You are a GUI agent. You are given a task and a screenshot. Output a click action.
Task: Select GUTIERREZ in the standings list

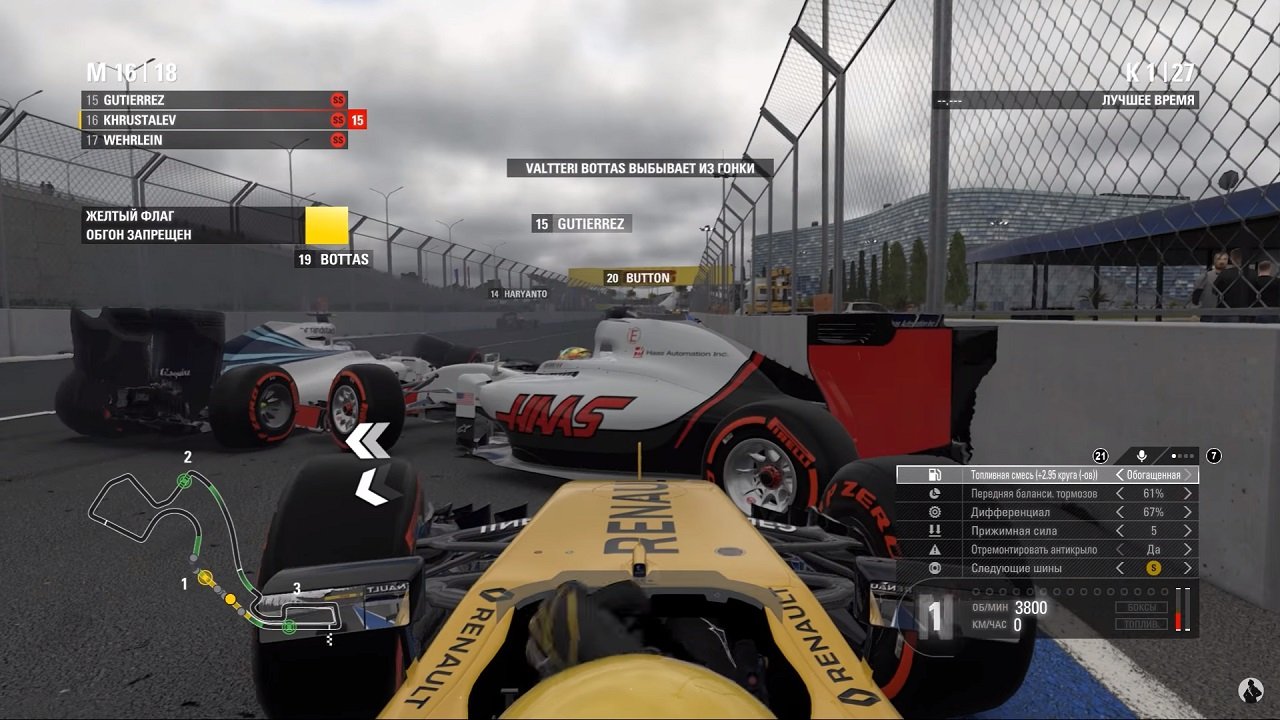coord(213,100)
